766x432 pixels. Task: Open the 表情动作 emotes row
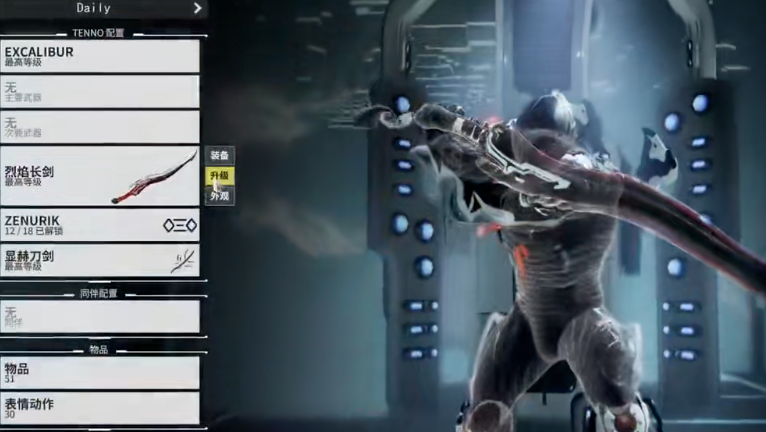pos(100,407)
